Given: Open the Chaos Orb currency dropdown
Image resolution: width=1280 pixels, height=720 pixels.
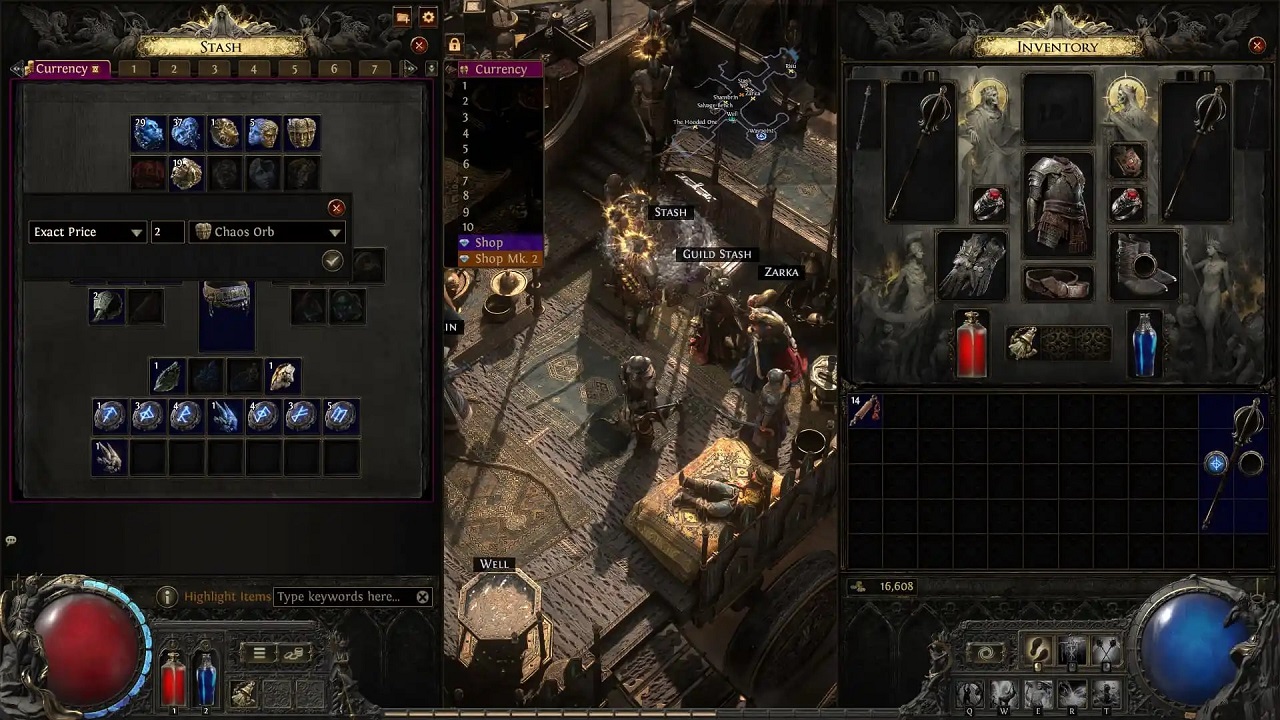Looking at the screenshot, I should coord(267,231).
